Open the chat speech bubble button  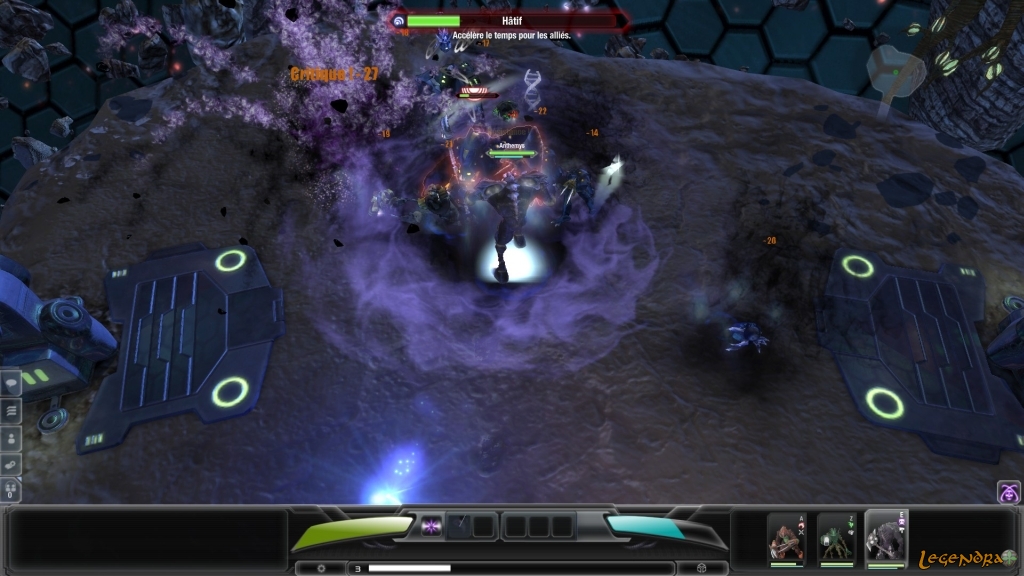pyautogui.click(x=10, y=383)
